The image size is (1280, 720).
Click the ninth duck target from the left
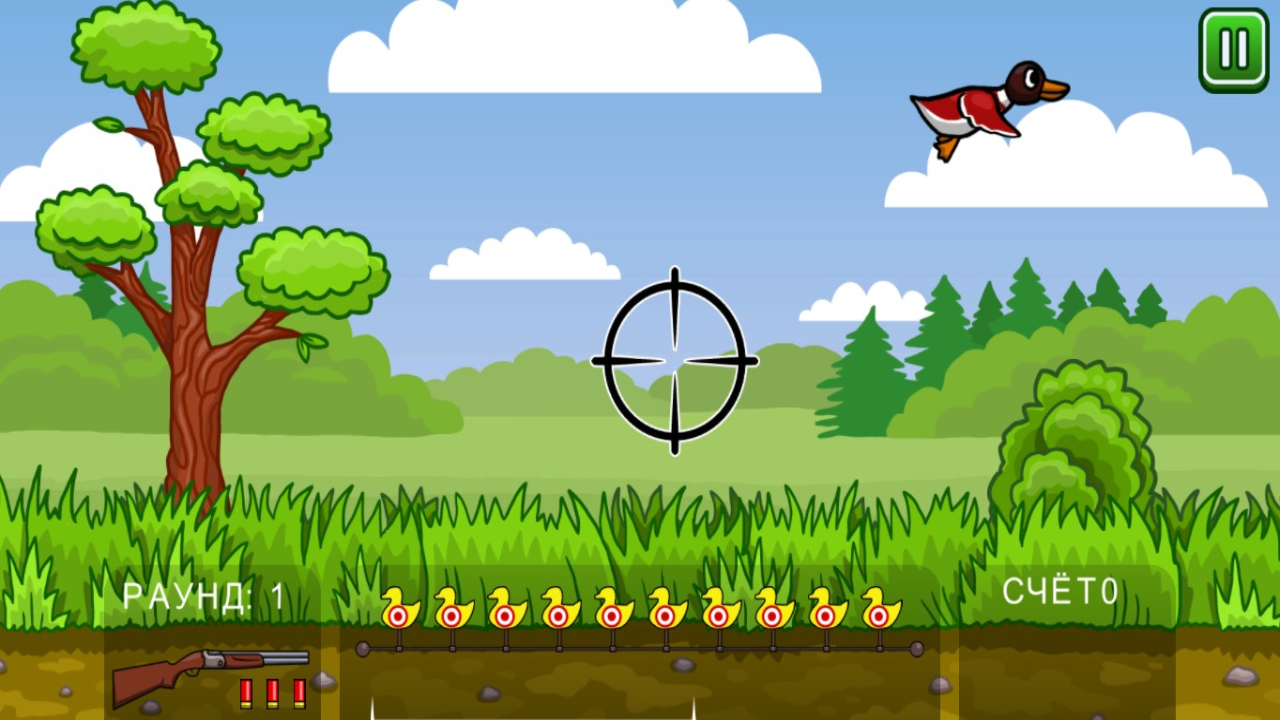(x=824, y=613)
